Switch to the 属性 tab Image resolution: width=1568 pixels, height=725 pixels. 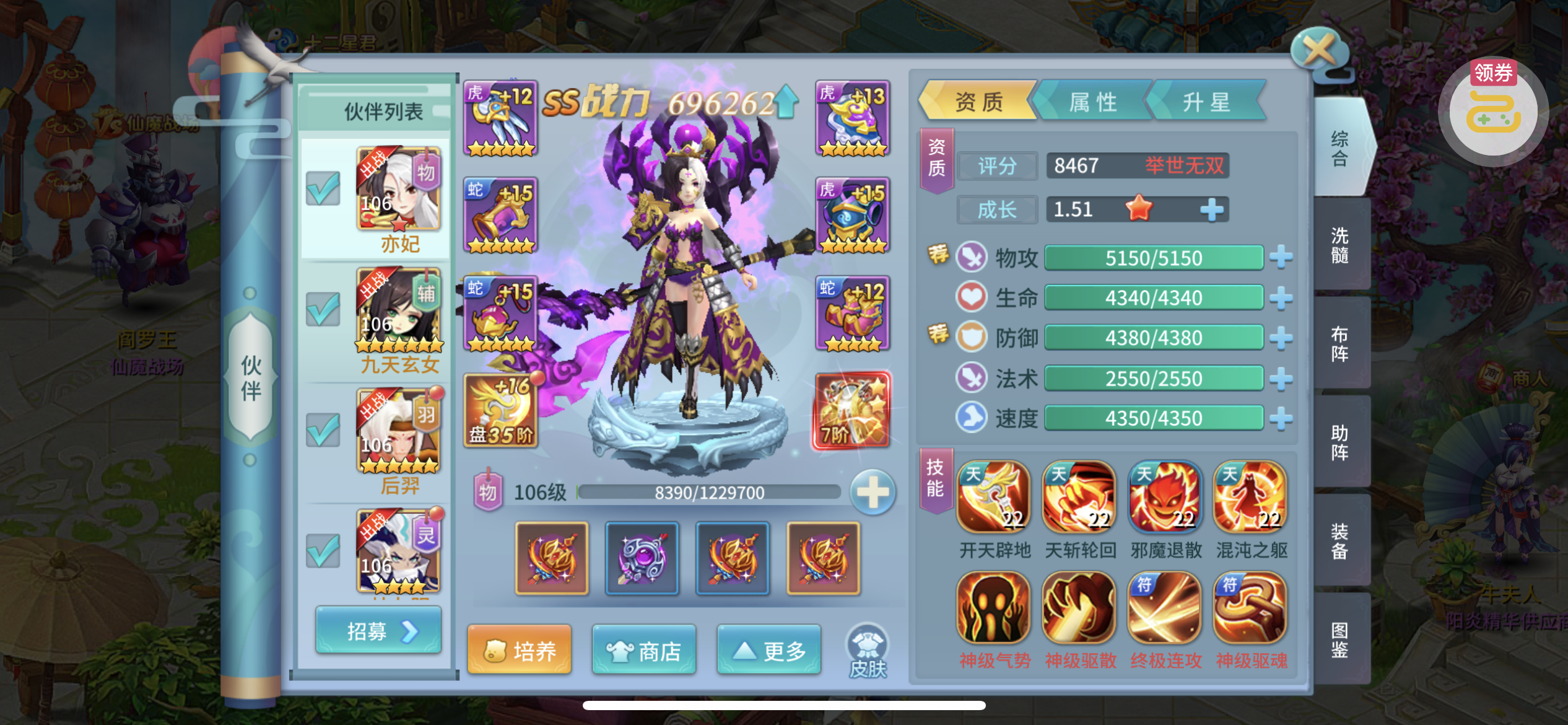coord(1093,102)
